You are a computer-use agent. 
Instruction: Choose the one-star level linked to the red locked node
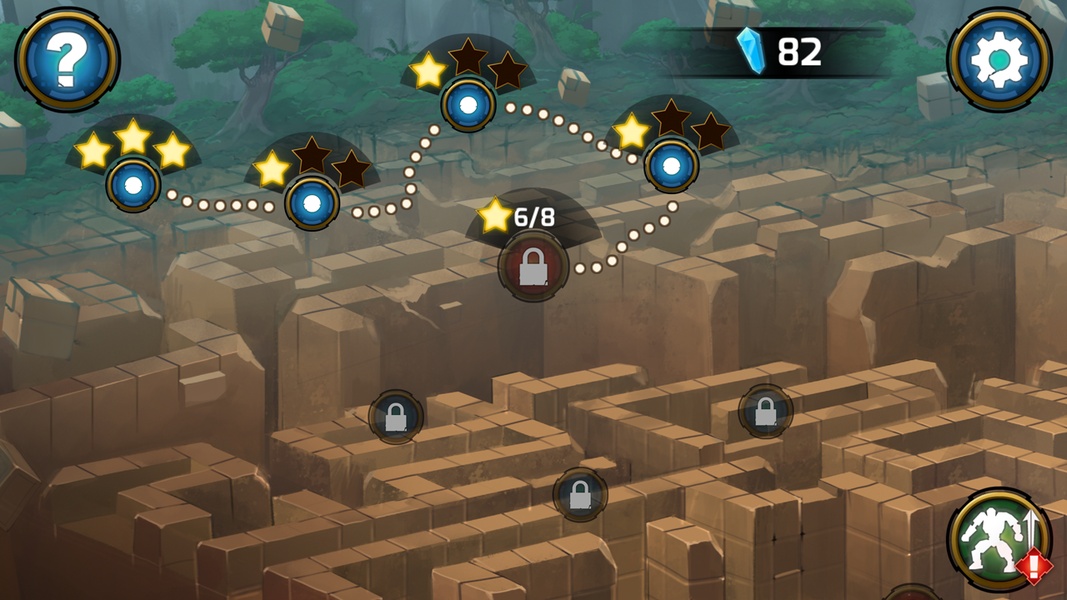click(671, 166)
